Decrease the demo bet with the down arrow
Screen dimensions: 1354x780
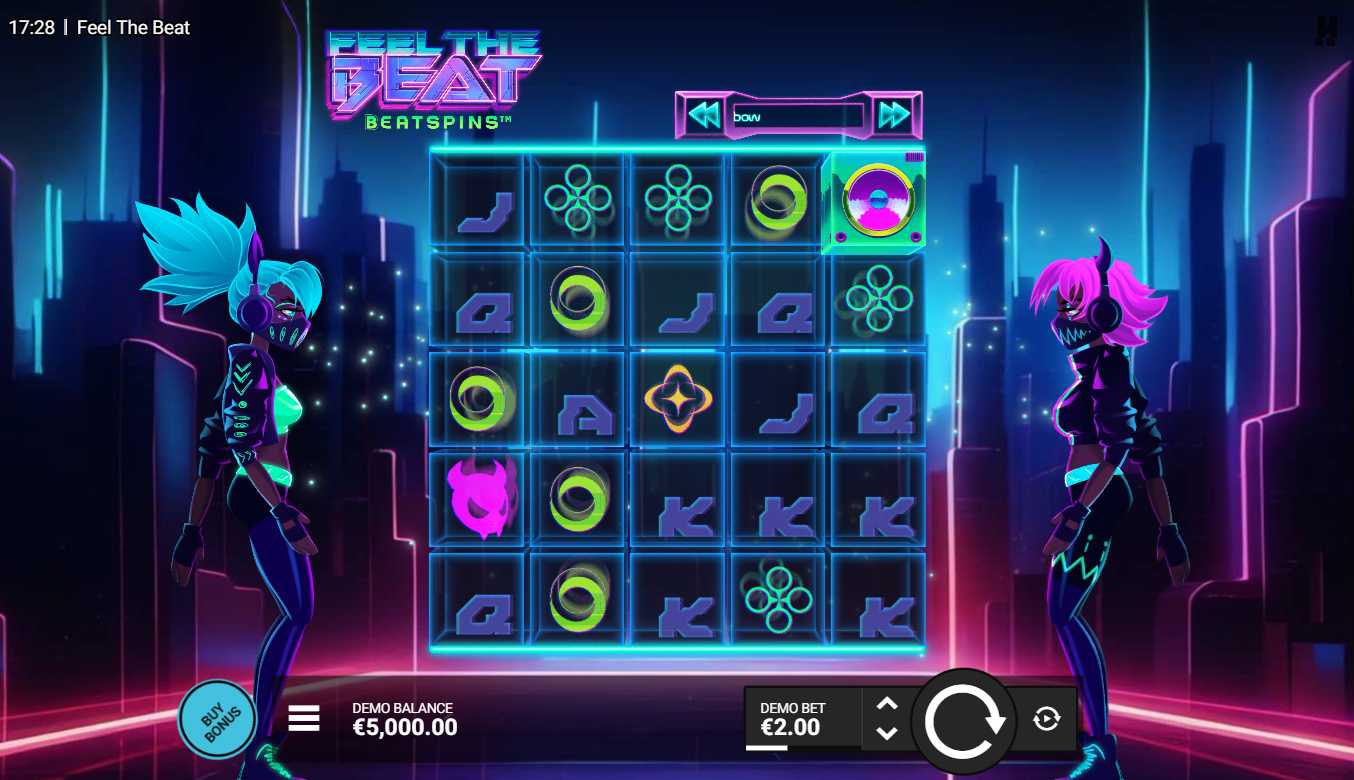click(886, 733)
